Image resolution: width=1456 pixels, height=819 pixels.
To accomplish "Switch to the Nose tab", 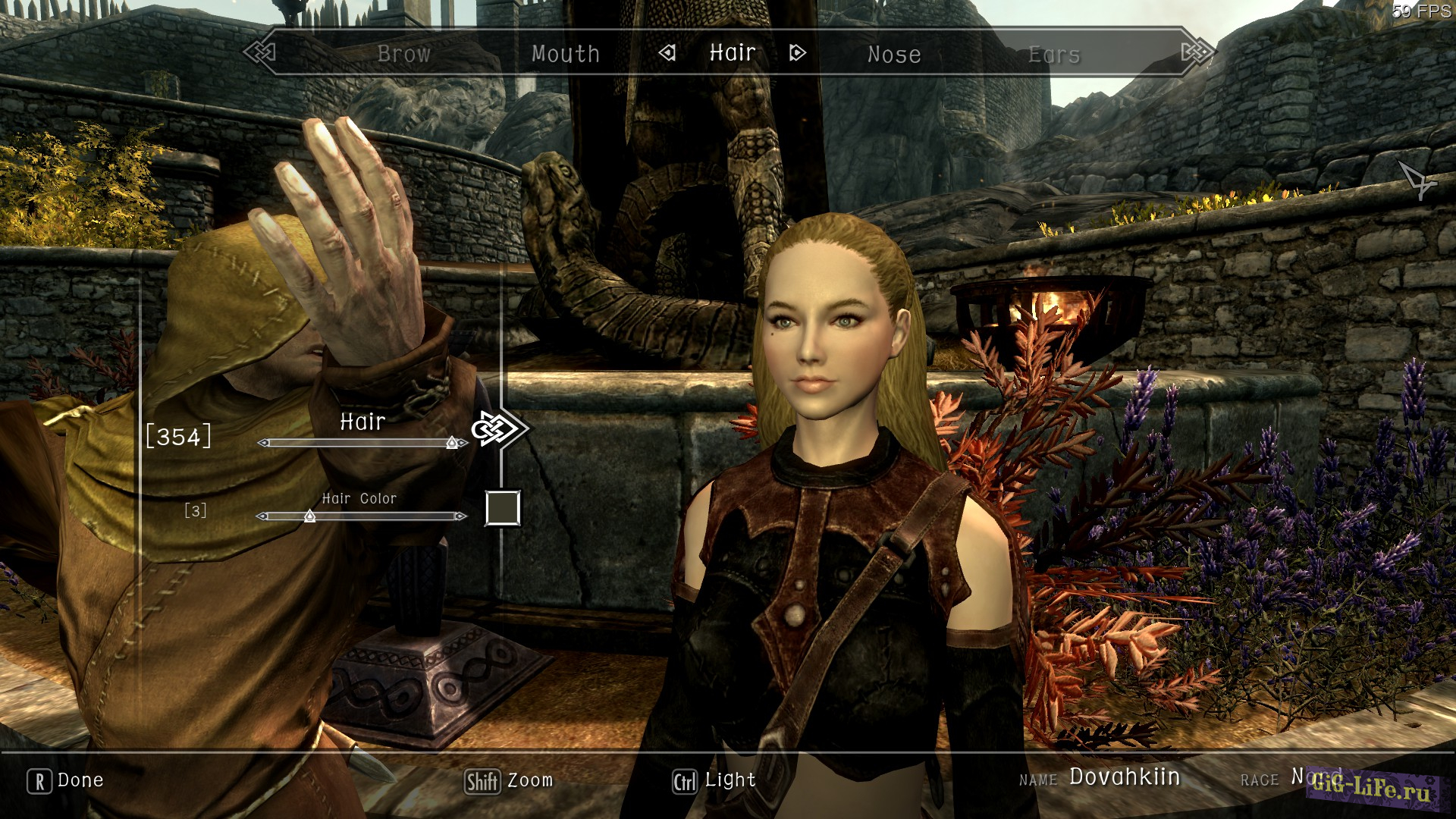I will point(895,54).
